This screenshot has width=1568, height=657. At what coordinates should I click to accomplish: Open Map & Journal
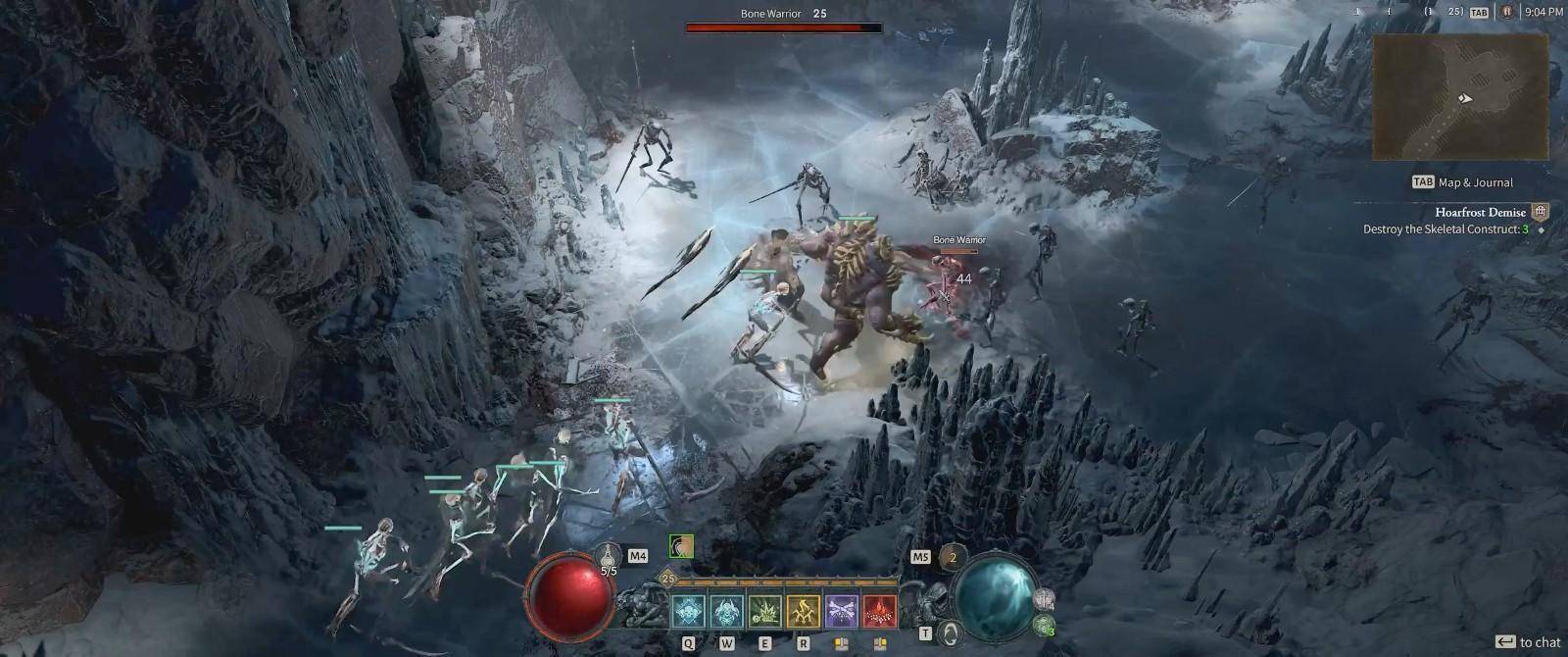point(1462,182)
